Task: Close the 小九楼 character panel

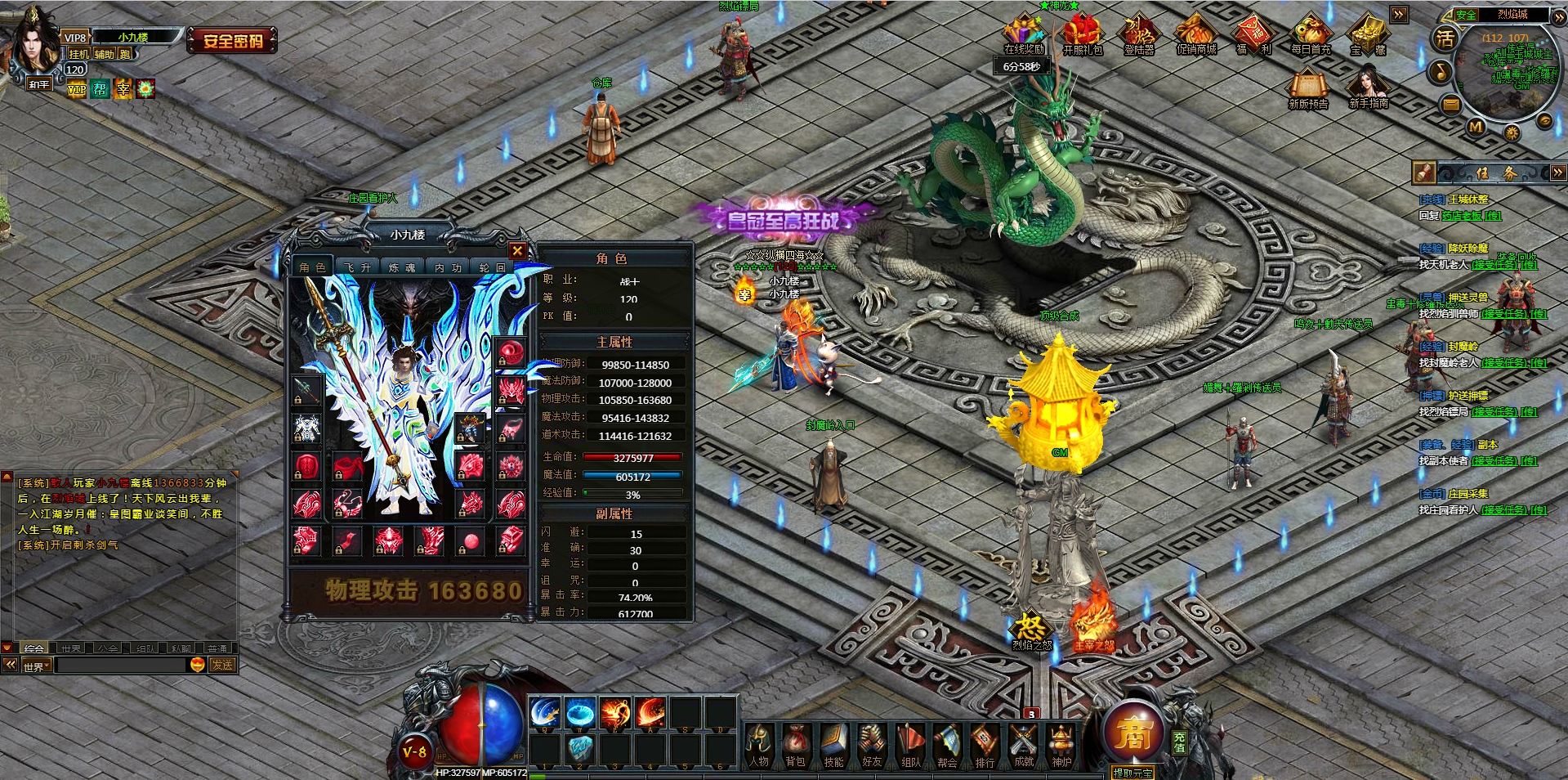Action: coord(517,250)
